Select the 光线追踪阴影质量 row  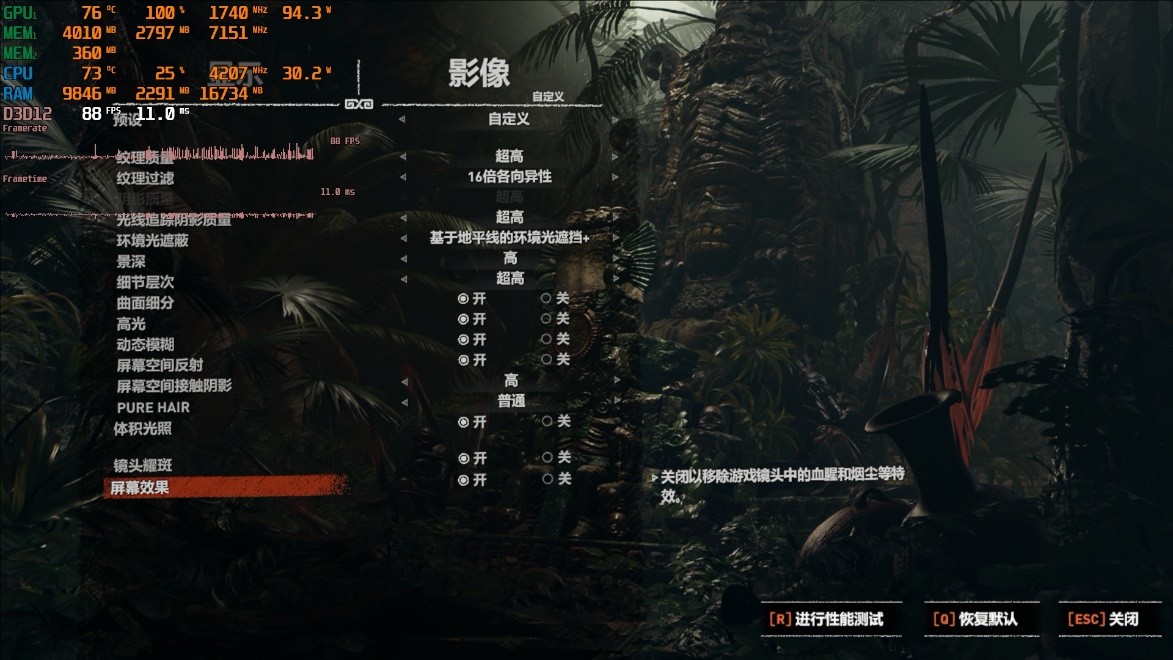(x=174, y=219)
